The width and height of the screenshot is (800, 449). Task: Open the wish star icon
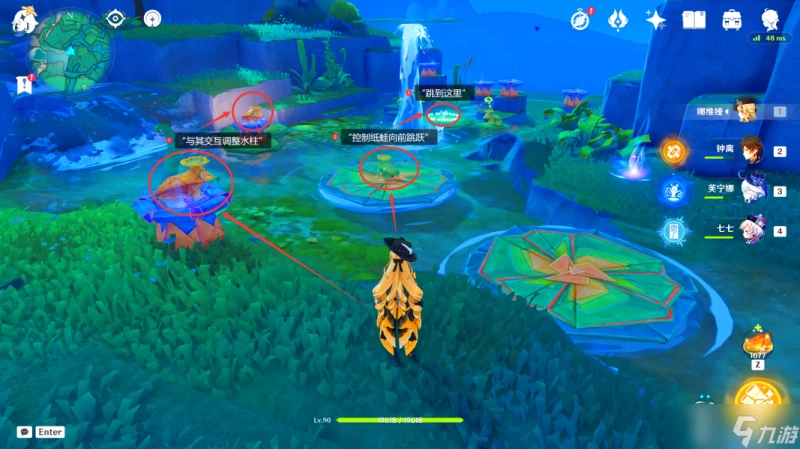click(x=656, y=19)
